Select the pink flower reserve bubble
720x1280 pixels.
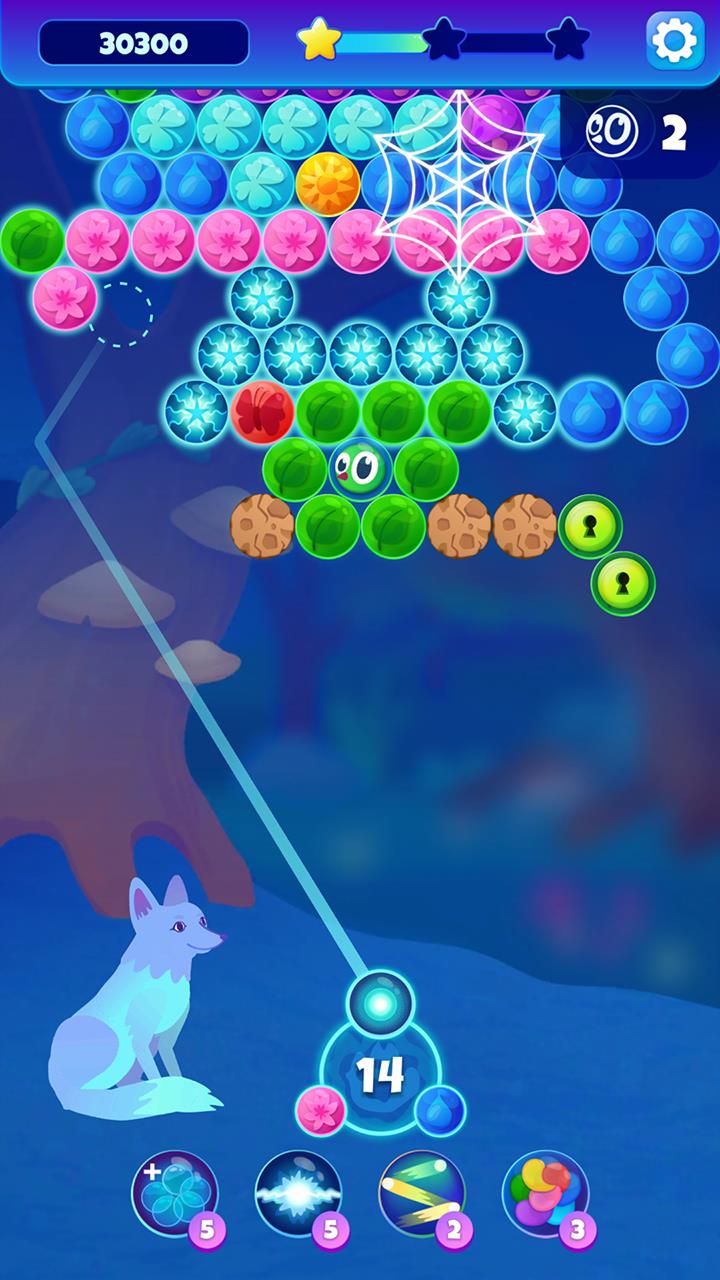[x=321, y=1110]
